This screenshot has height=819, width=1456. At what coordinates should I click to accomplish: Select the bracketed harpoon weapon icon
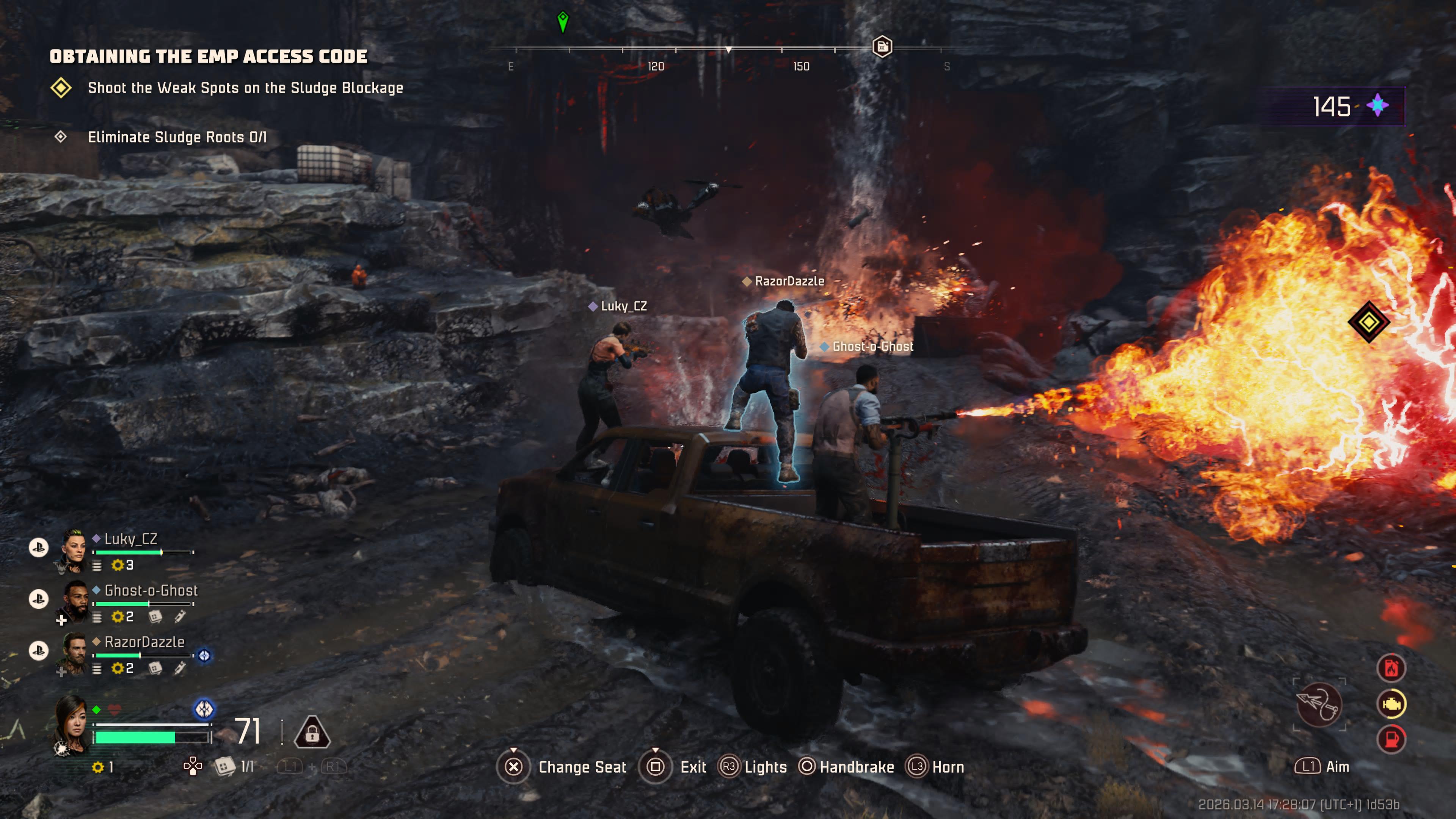1319,704
